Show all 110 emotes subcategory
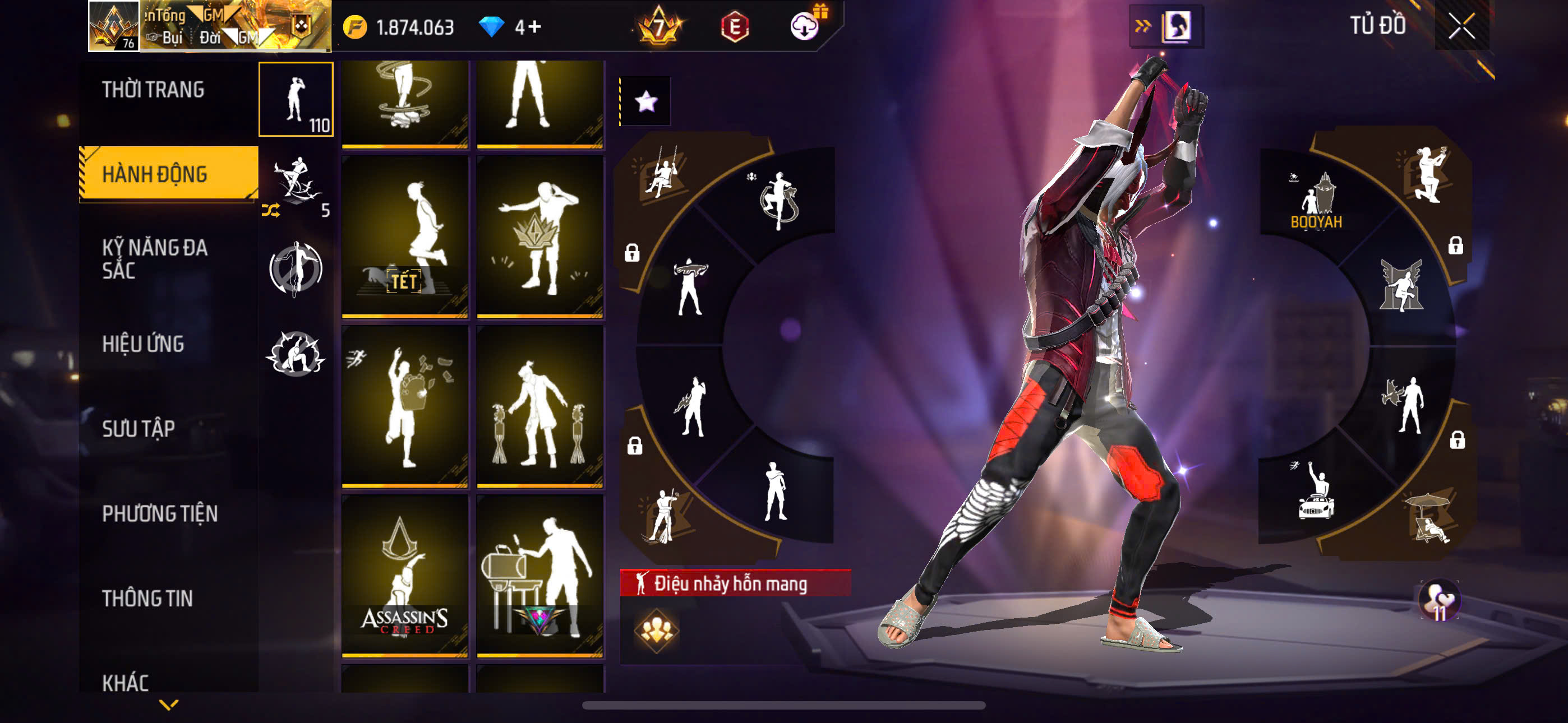 [x=296, y=99]
